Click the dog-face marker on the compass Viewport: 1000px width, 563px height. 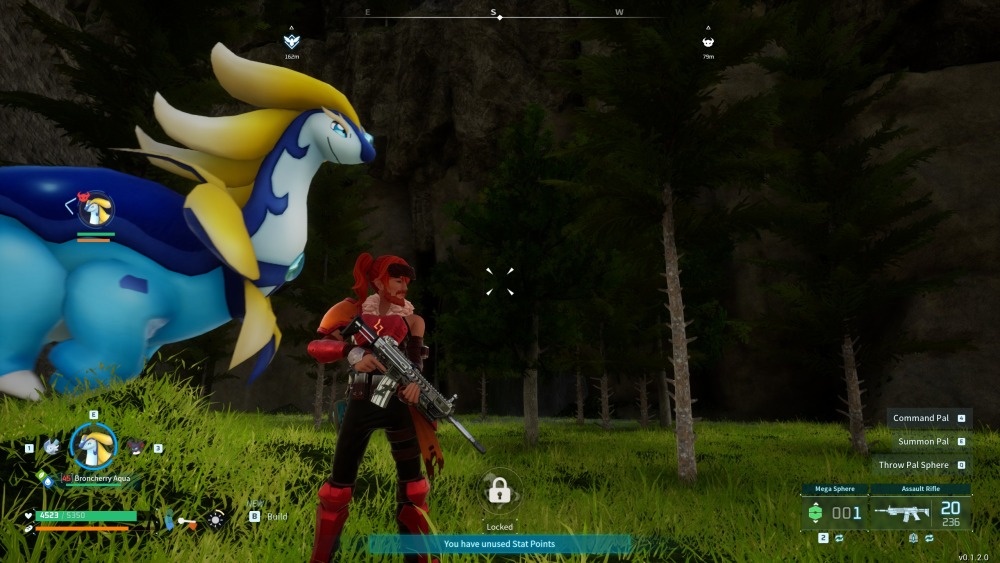pos(708,42)
